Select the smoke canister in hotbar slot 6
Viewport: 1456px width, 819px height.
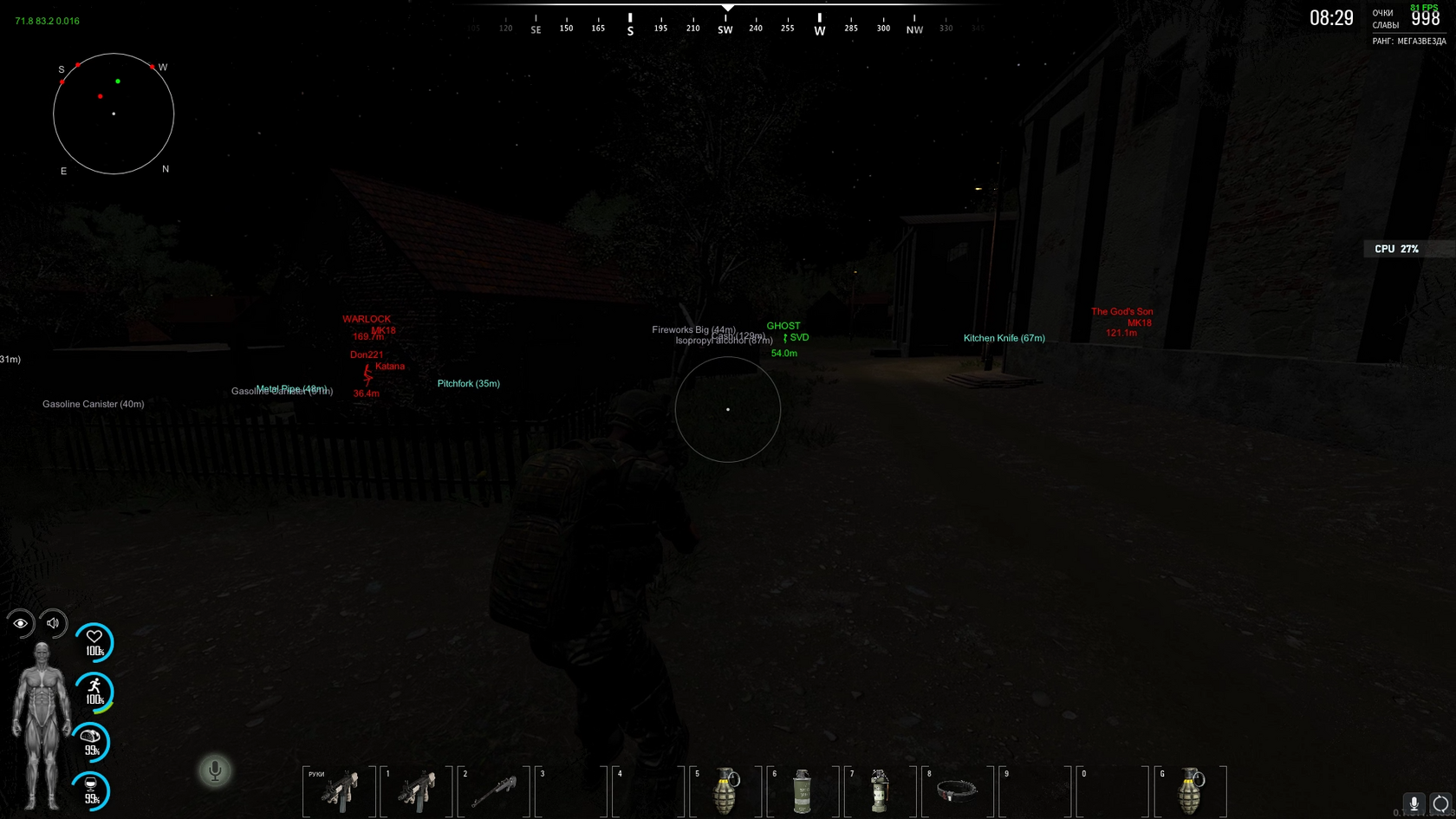(803, 790)
